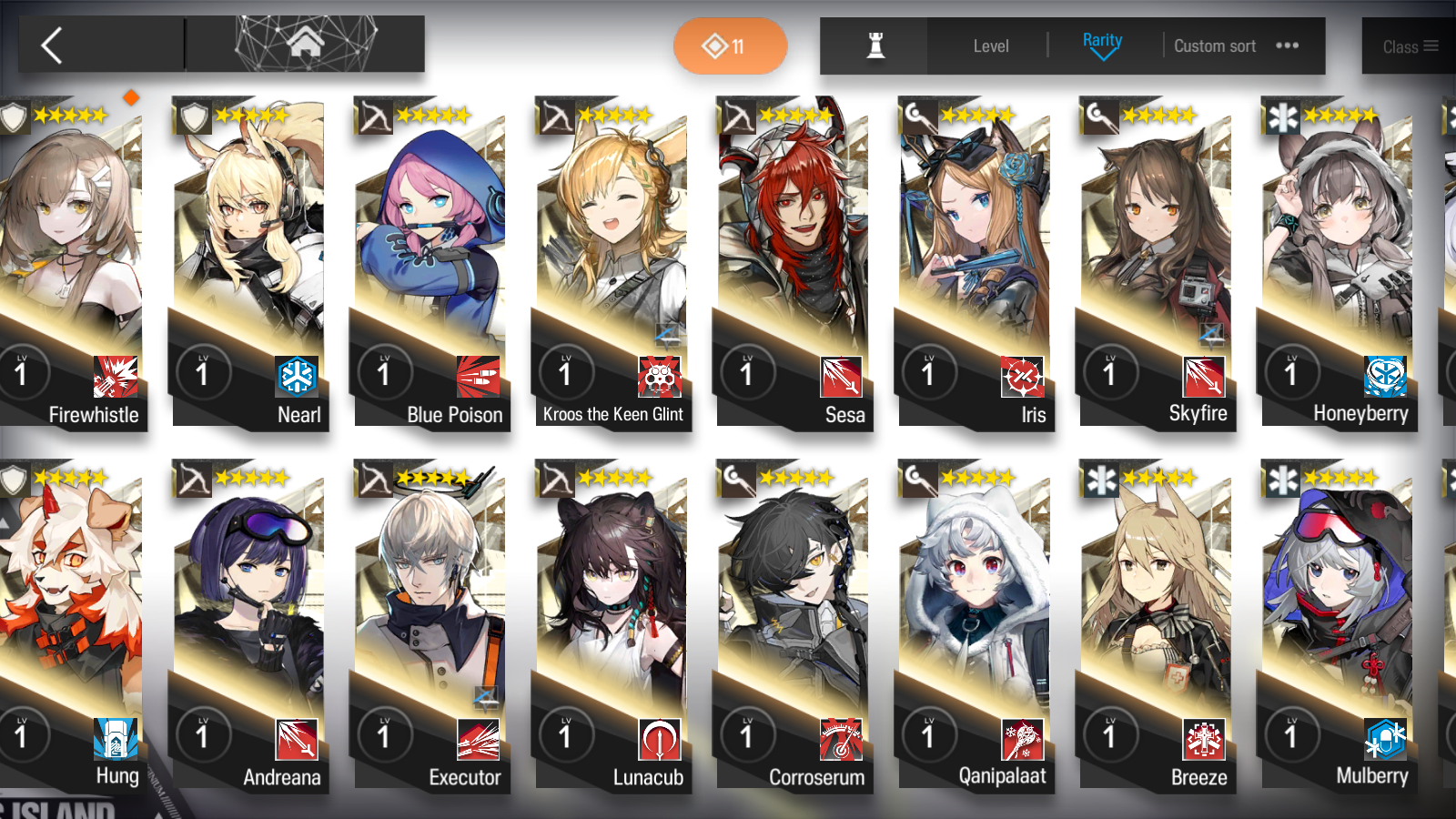Enable Custom sort ordering
The image size is (1456, 819).
(x=1215, y=45)
